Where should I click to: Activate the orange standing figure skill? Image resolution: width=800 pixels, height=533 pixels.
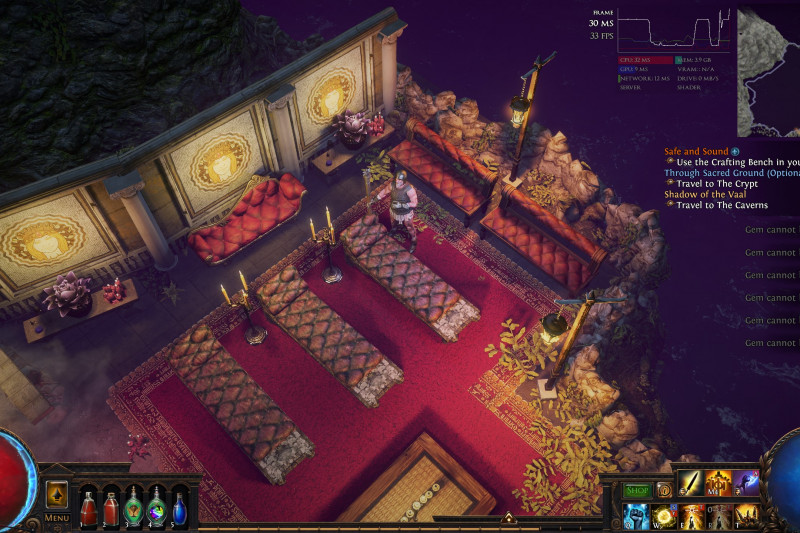point(692,516)
